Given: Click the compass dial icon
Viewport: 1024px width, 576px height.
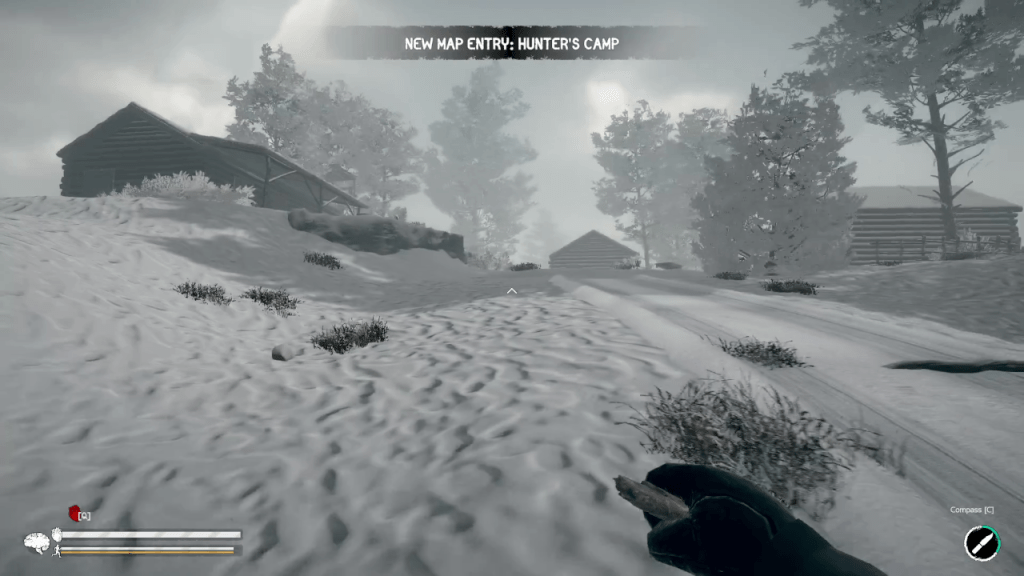Looking at the screenshot, I should coord(980,543).
